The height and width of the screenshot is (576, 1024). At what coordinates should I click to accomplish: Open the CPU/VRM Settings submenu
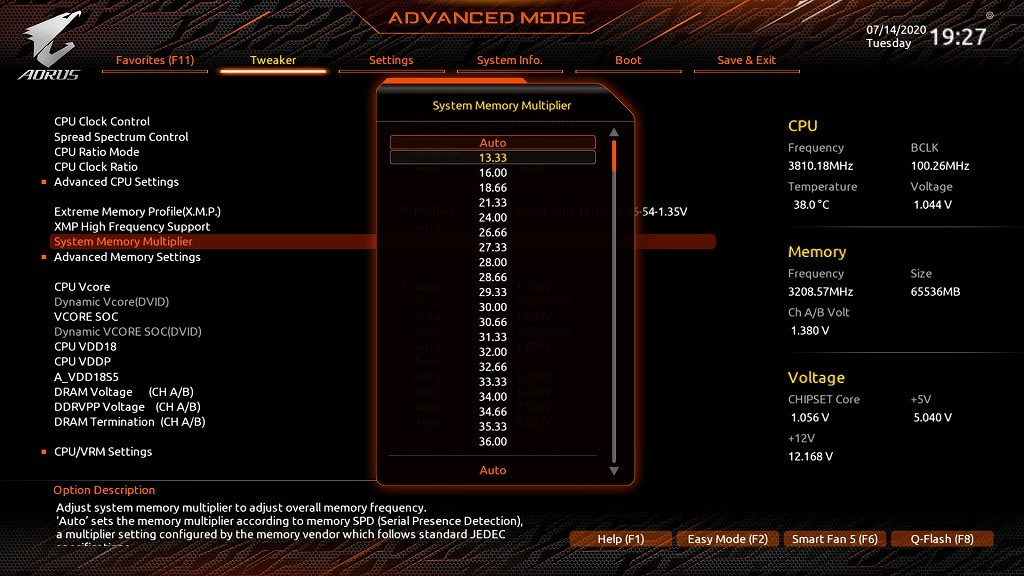(103, 452)
